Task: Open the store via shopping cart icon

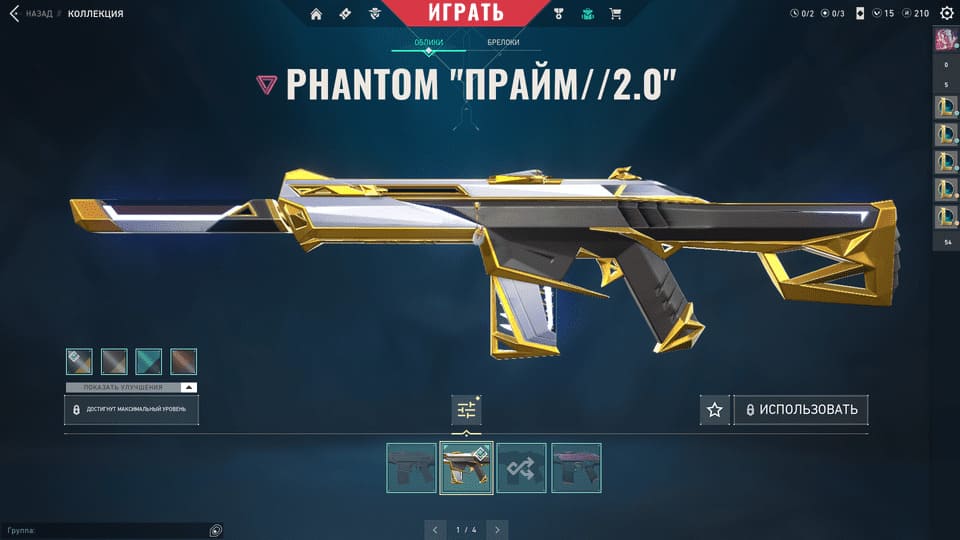Action: coord(615,14)
